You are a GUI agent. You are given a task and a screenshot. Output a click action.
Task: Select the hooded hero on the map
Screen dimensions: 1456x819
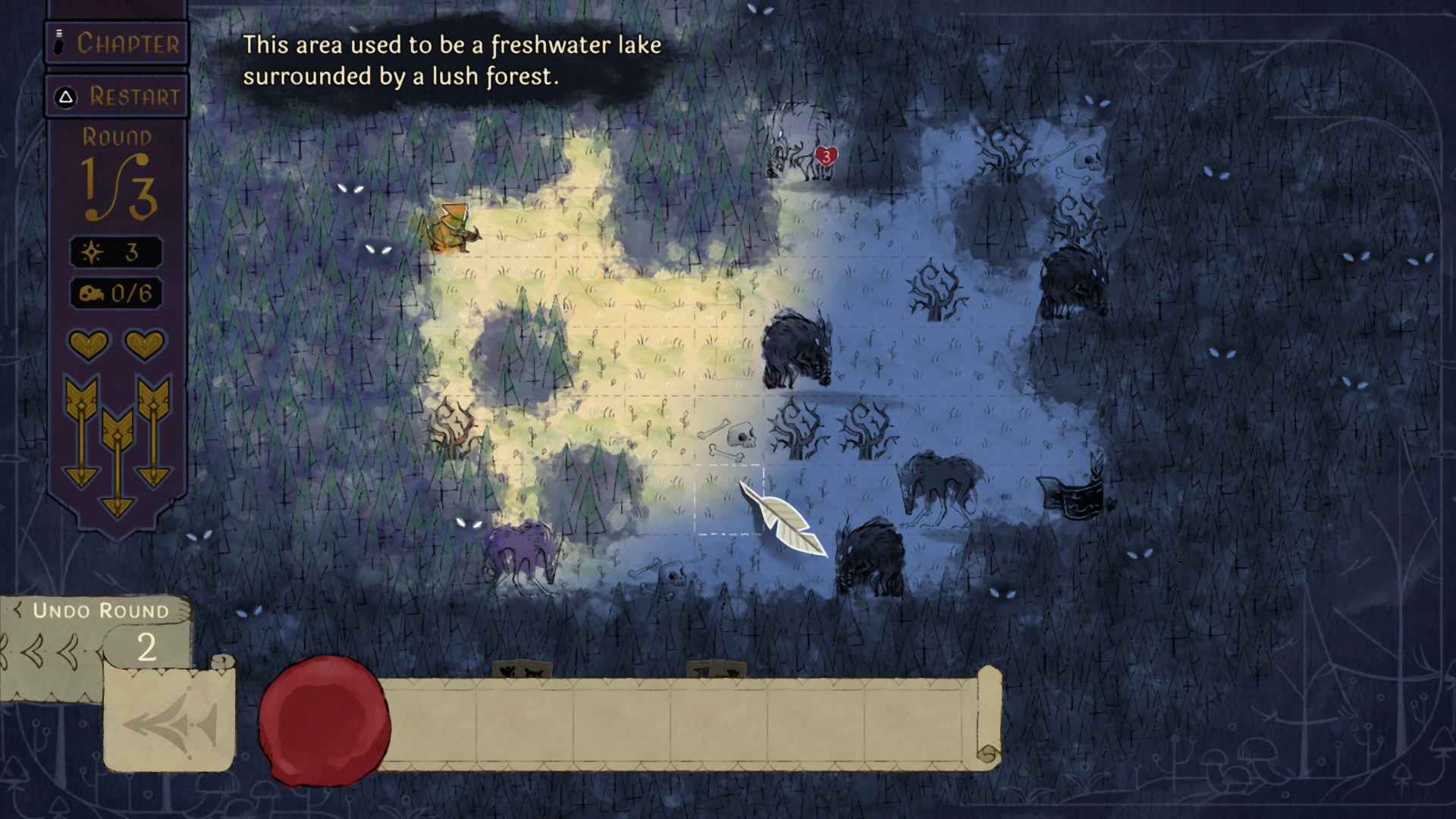point(453,227)
